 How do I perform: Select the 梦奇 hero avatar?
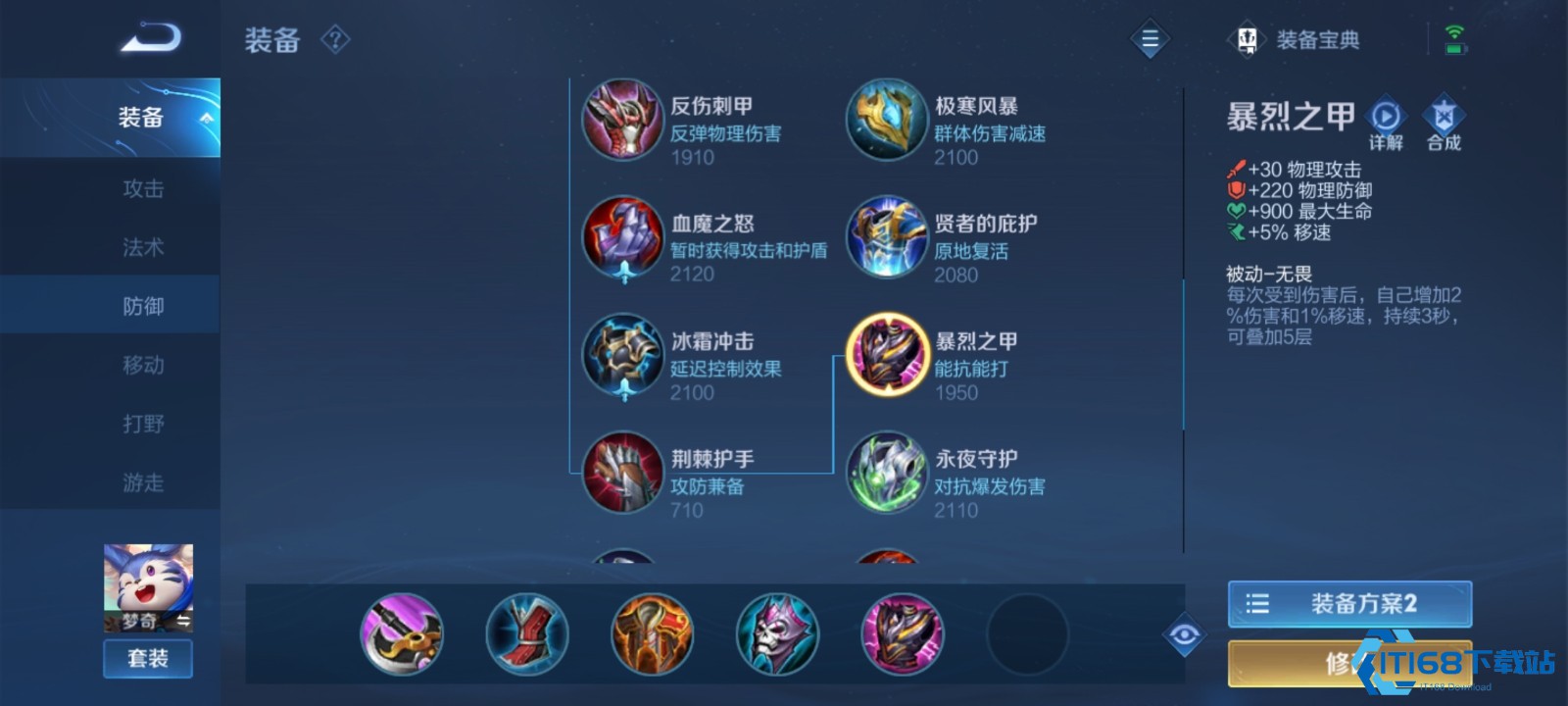click(147, 585)
